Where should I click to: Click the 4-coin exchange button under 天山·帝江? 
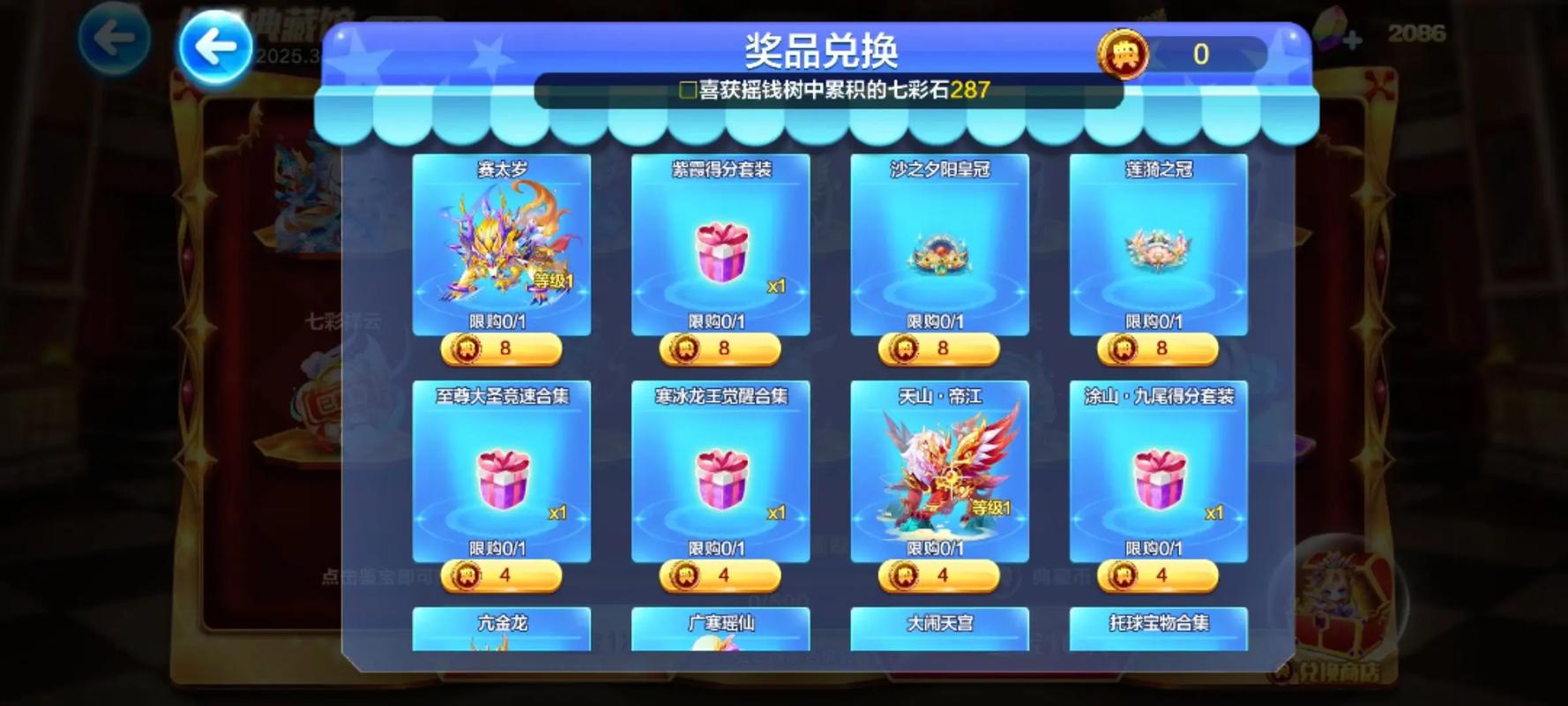pyautogui.click(x=938, y=576)
